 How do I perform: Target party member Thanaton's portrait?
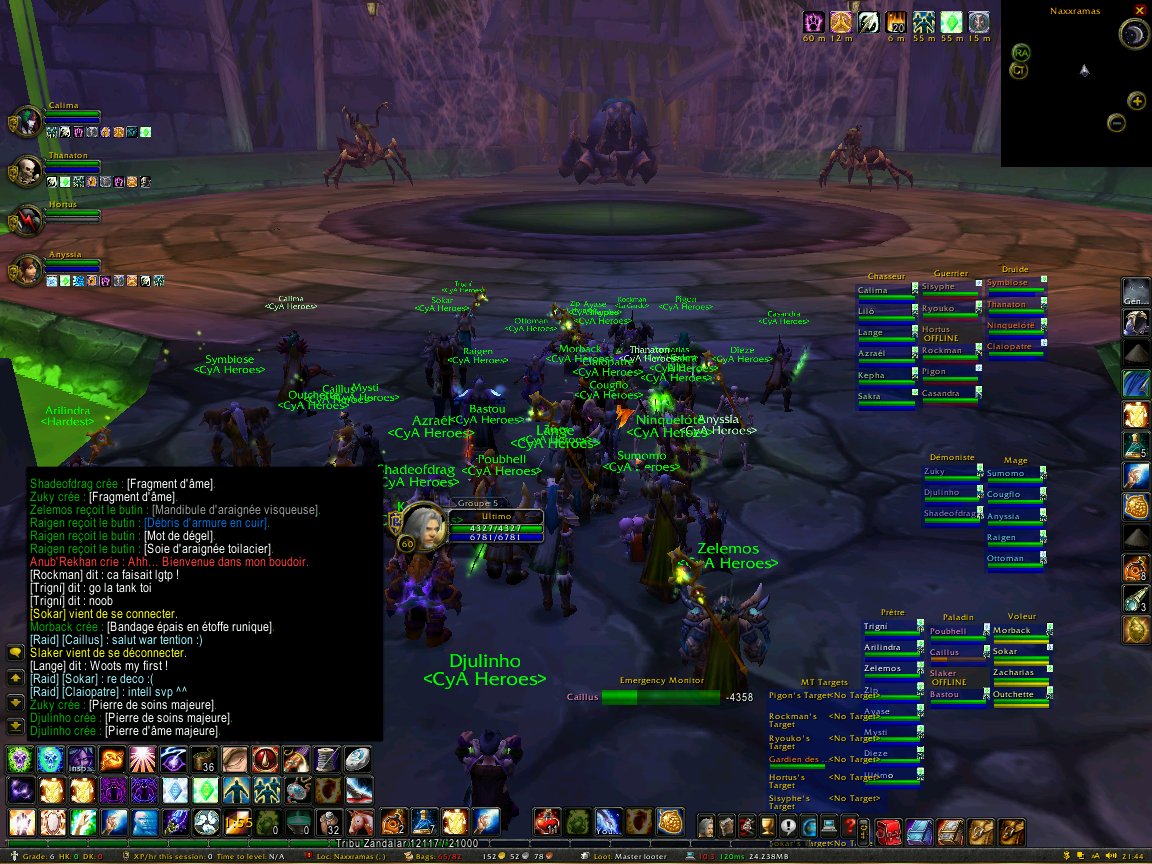[27, 171]
